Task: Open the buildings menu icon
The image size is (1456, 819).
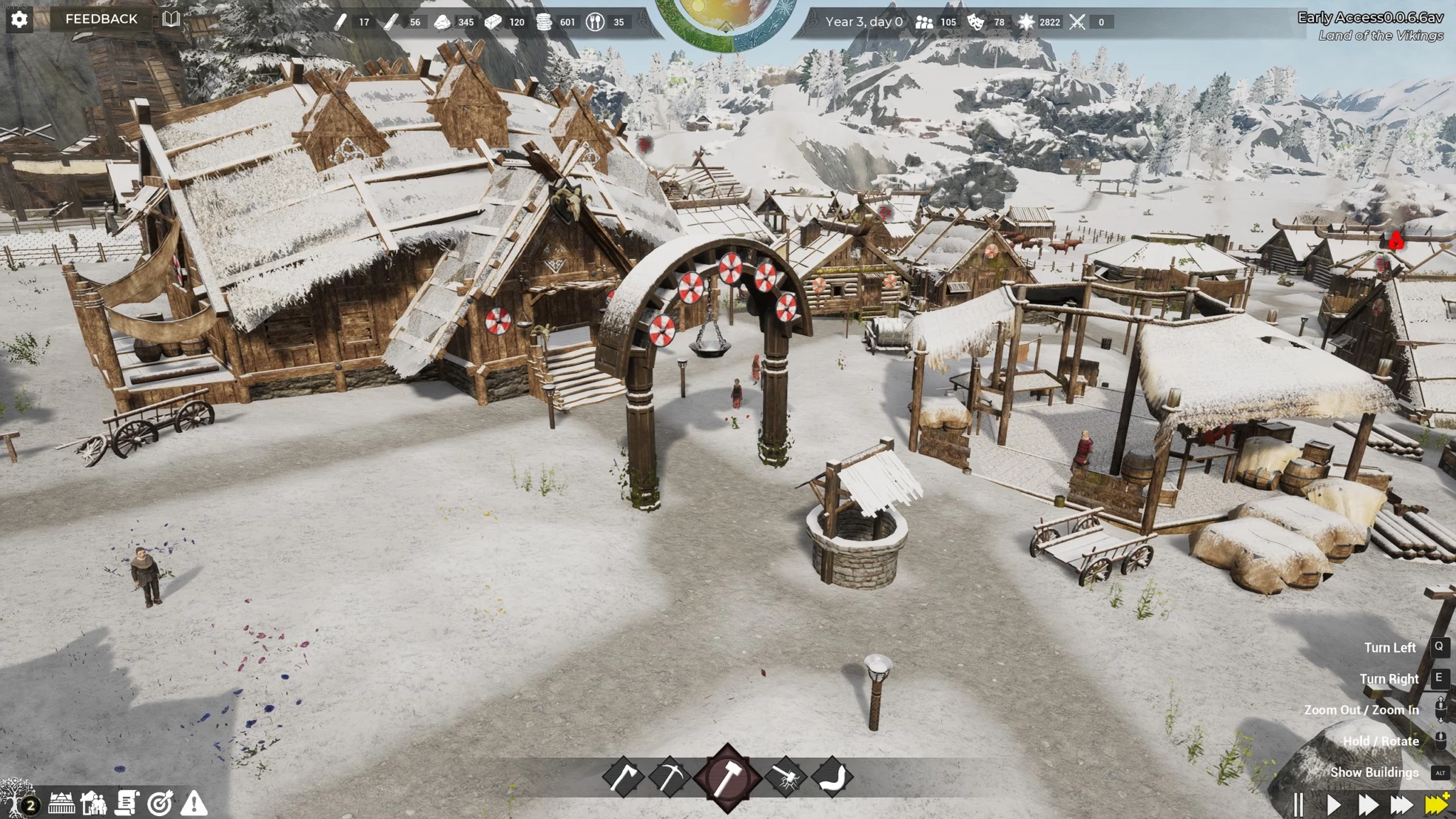Action: point(61,804)
